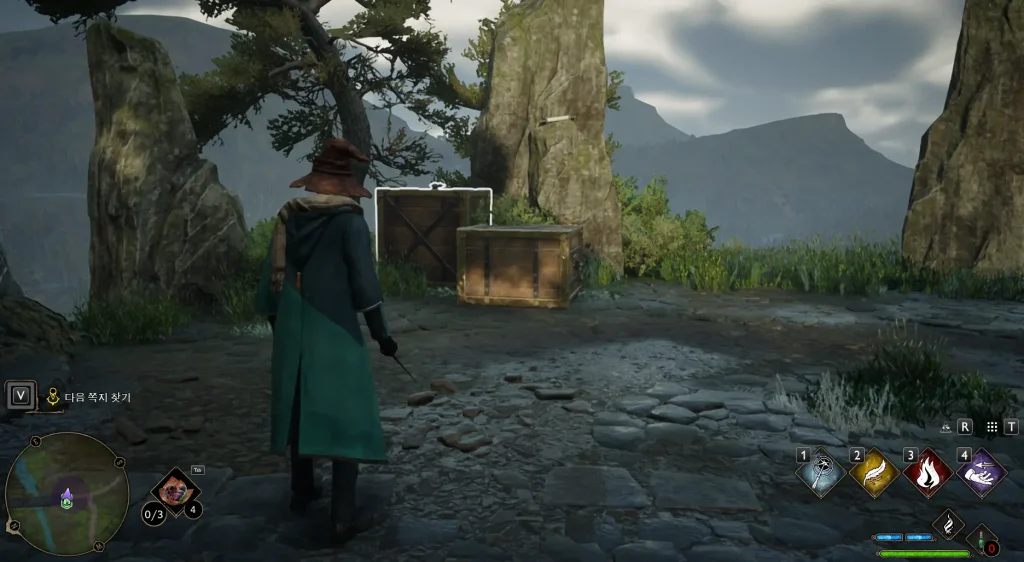Image resolution: width=1024 pixels, height=562 pixels.
Task: Cast the Lumos wand-light spell
Action: pos(819,473)
